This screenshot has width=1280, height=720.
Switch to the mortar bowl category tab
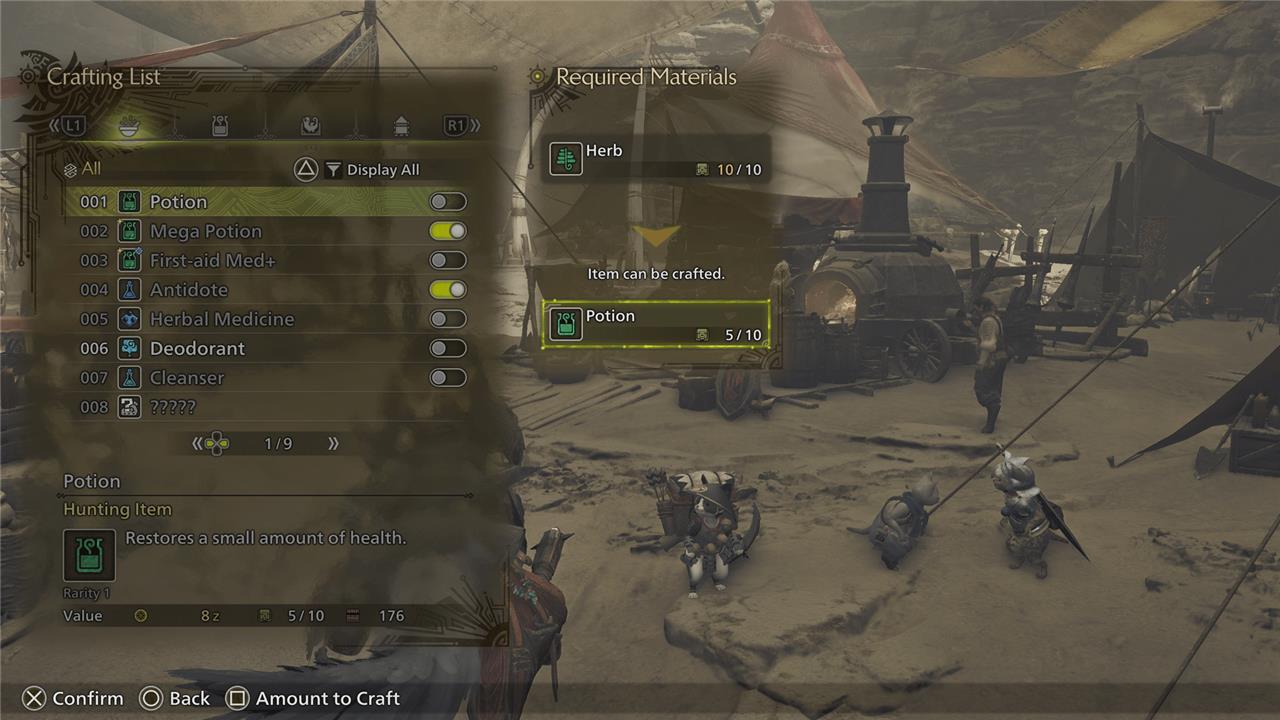click(129, 126)
